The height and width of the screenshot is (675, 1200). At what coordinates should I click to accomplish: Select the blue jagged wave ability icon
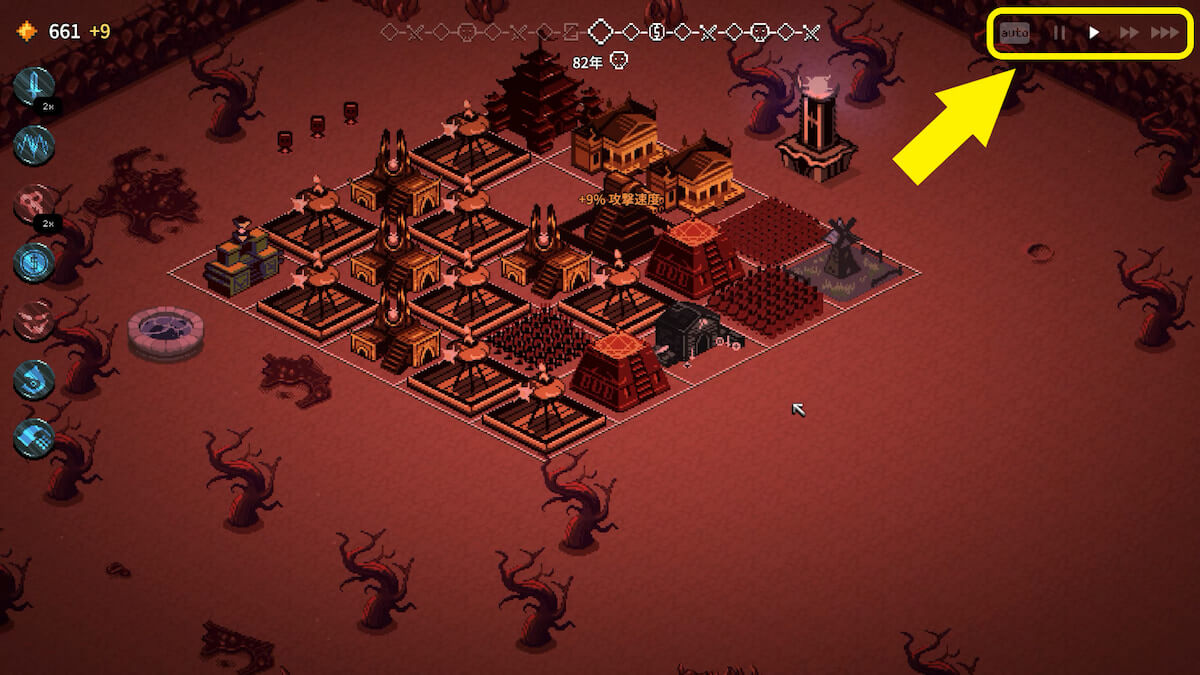pos(34,146)
